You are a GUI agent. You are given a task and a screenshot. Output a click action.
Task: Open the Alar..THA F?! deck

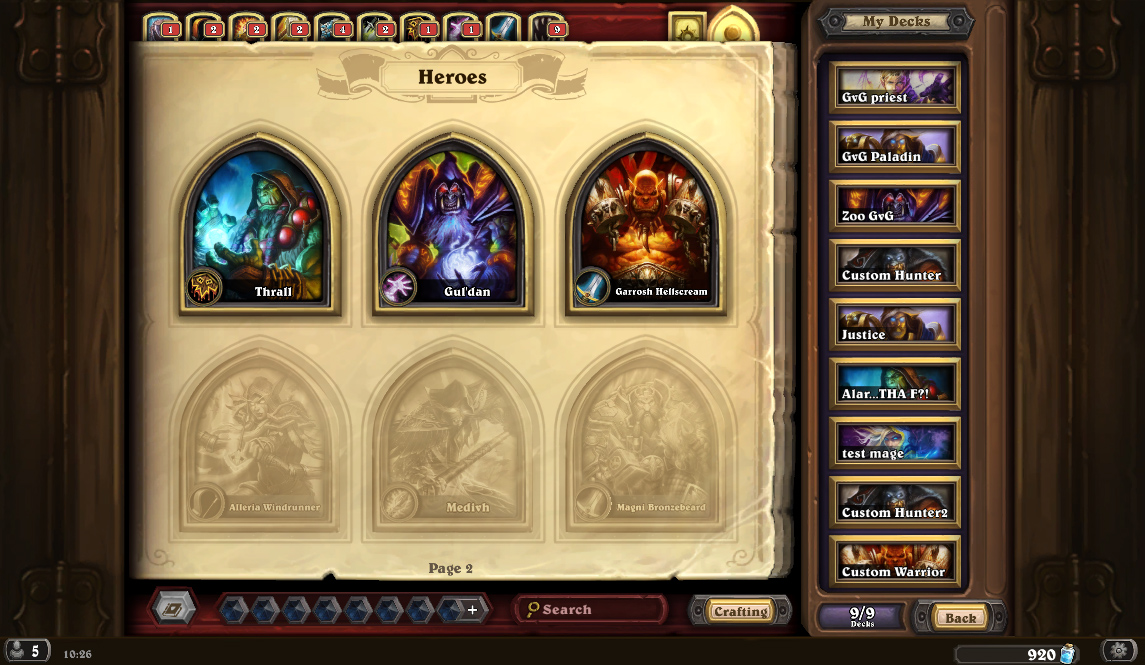pos(894,384)
